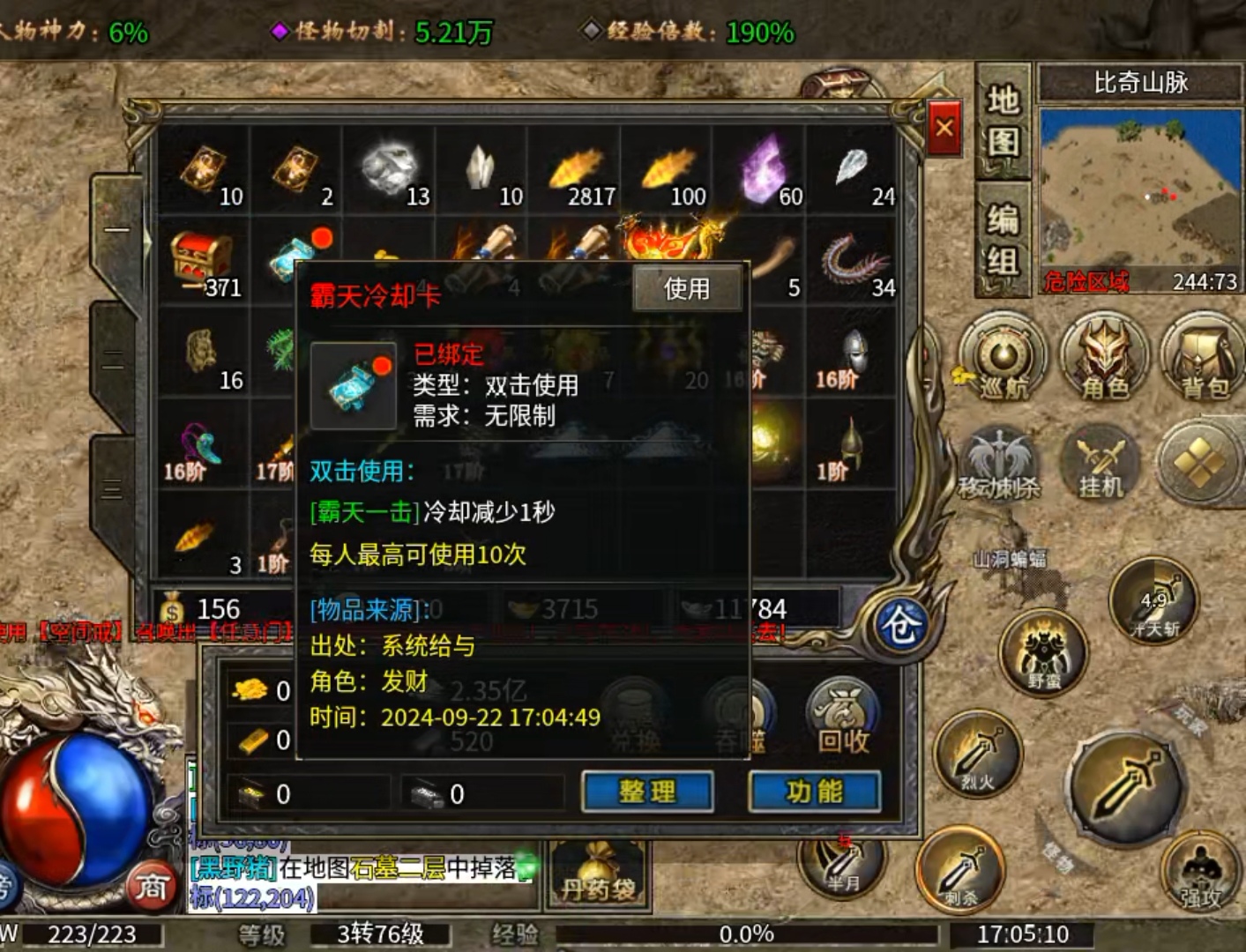Use the 霸天冷却卡 item
This screenshot has width=1246, height=952.
click(687, 288)
